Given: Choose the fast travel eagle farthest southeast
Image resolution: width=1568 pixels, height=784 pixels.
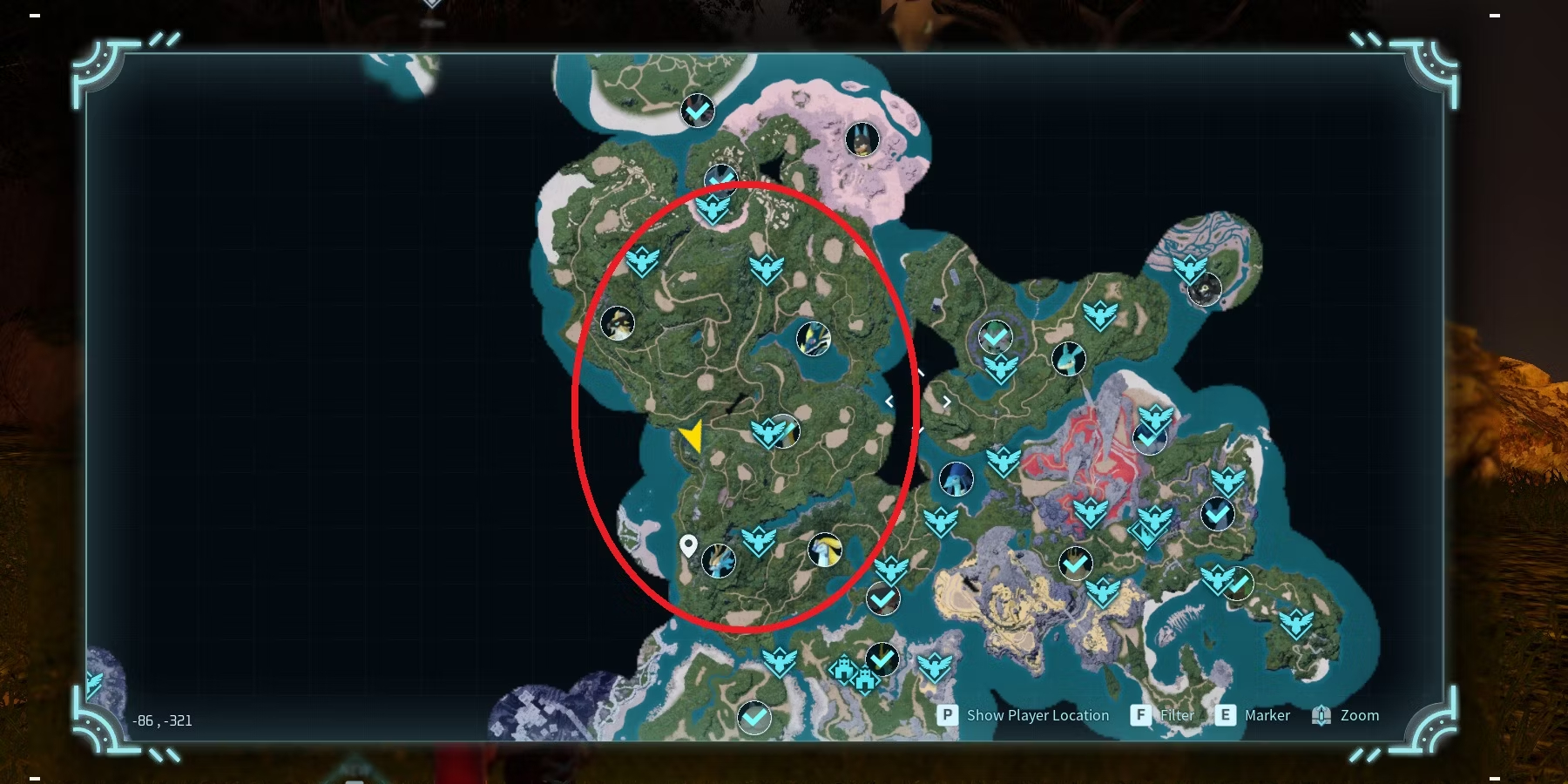Looking at the screenshot, I should click(x=1295, y=623).
